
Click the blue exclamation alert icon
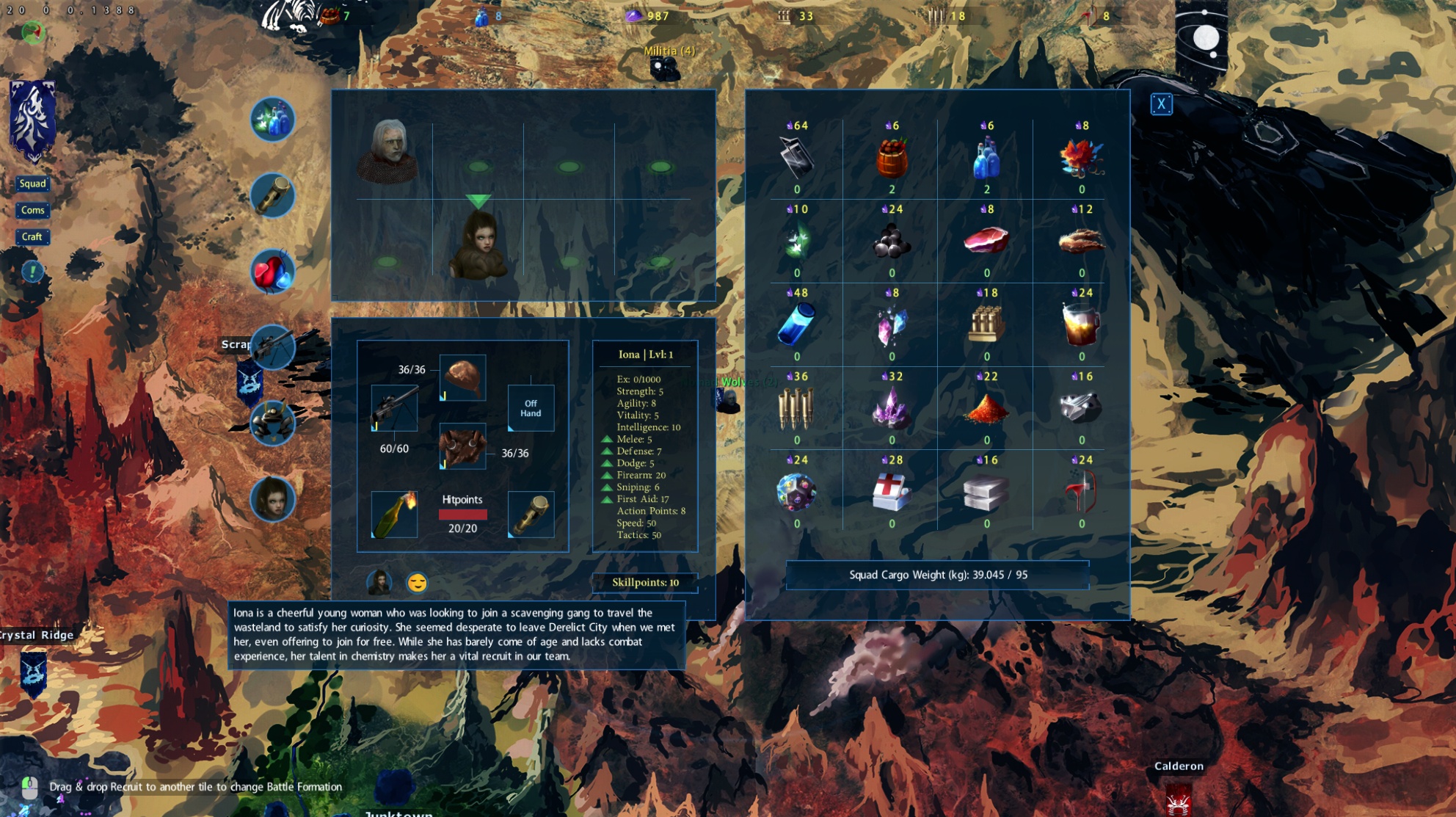32,272
